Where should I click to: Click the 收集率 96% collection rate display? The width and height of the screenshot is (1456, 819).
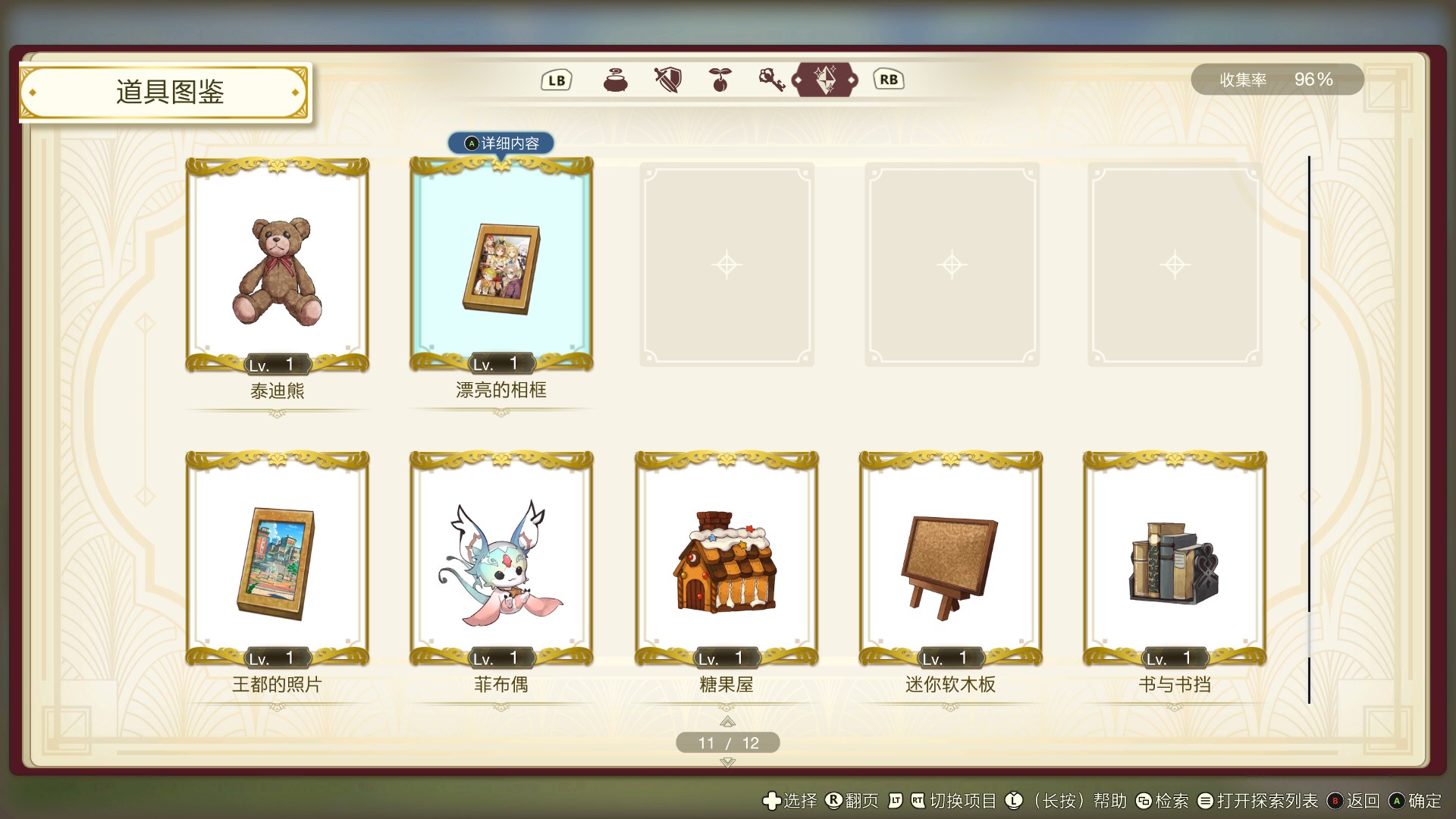(x=1278, y=79)
